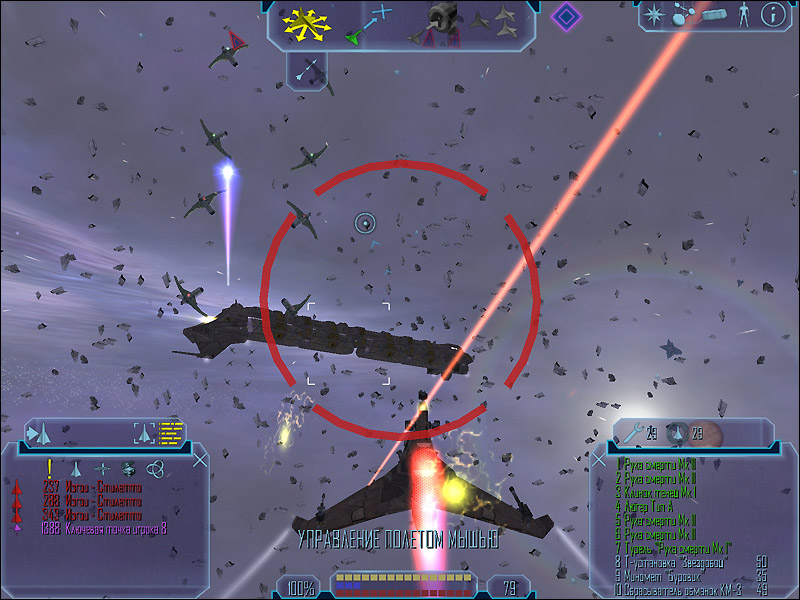Open the information 'i' button
The height and width of the screenshot is (600, 800).
(x=772, y=14)
